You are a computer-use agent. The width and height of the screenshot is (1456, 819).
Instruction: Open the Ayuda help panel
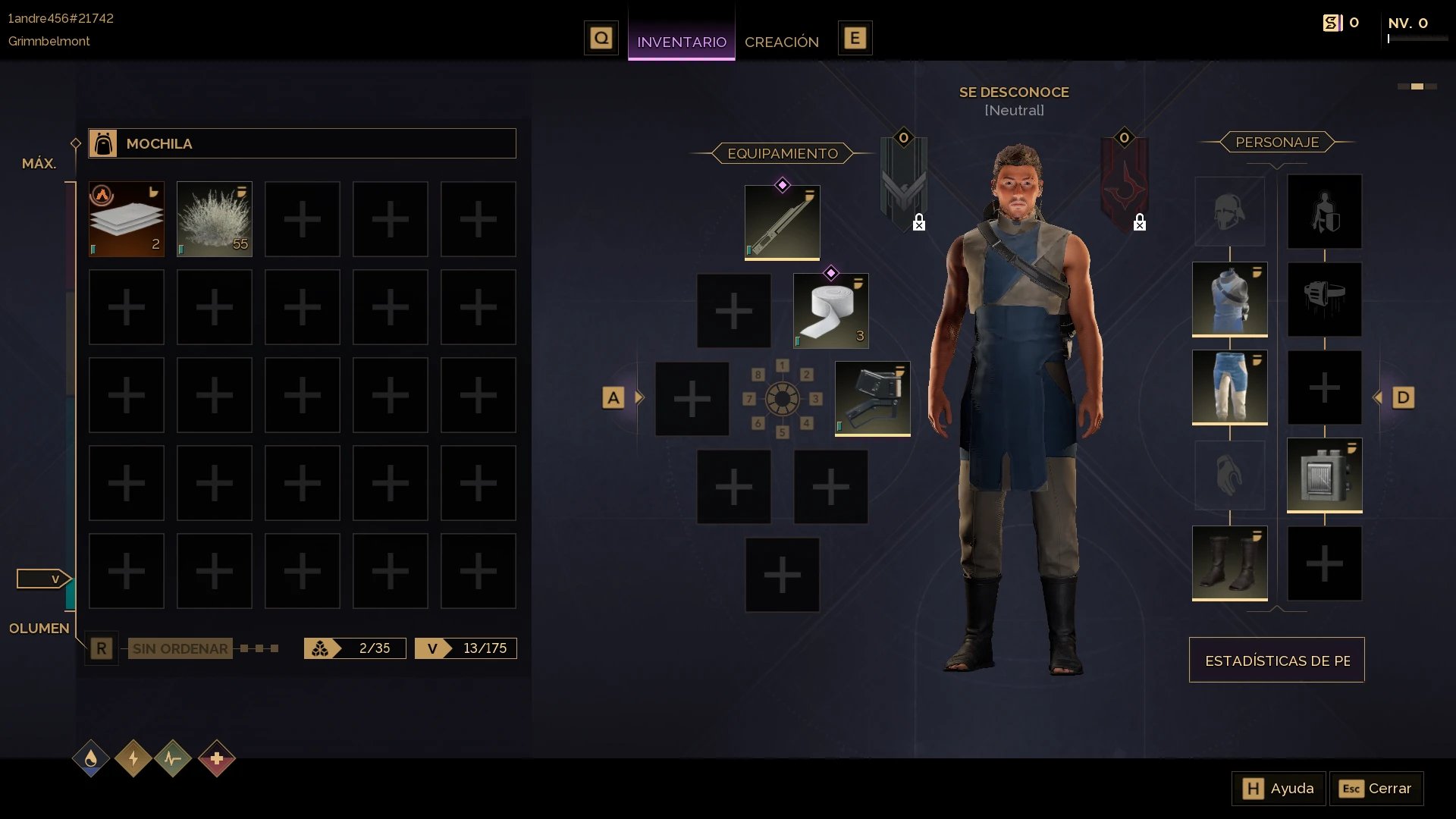point(1279,789)
